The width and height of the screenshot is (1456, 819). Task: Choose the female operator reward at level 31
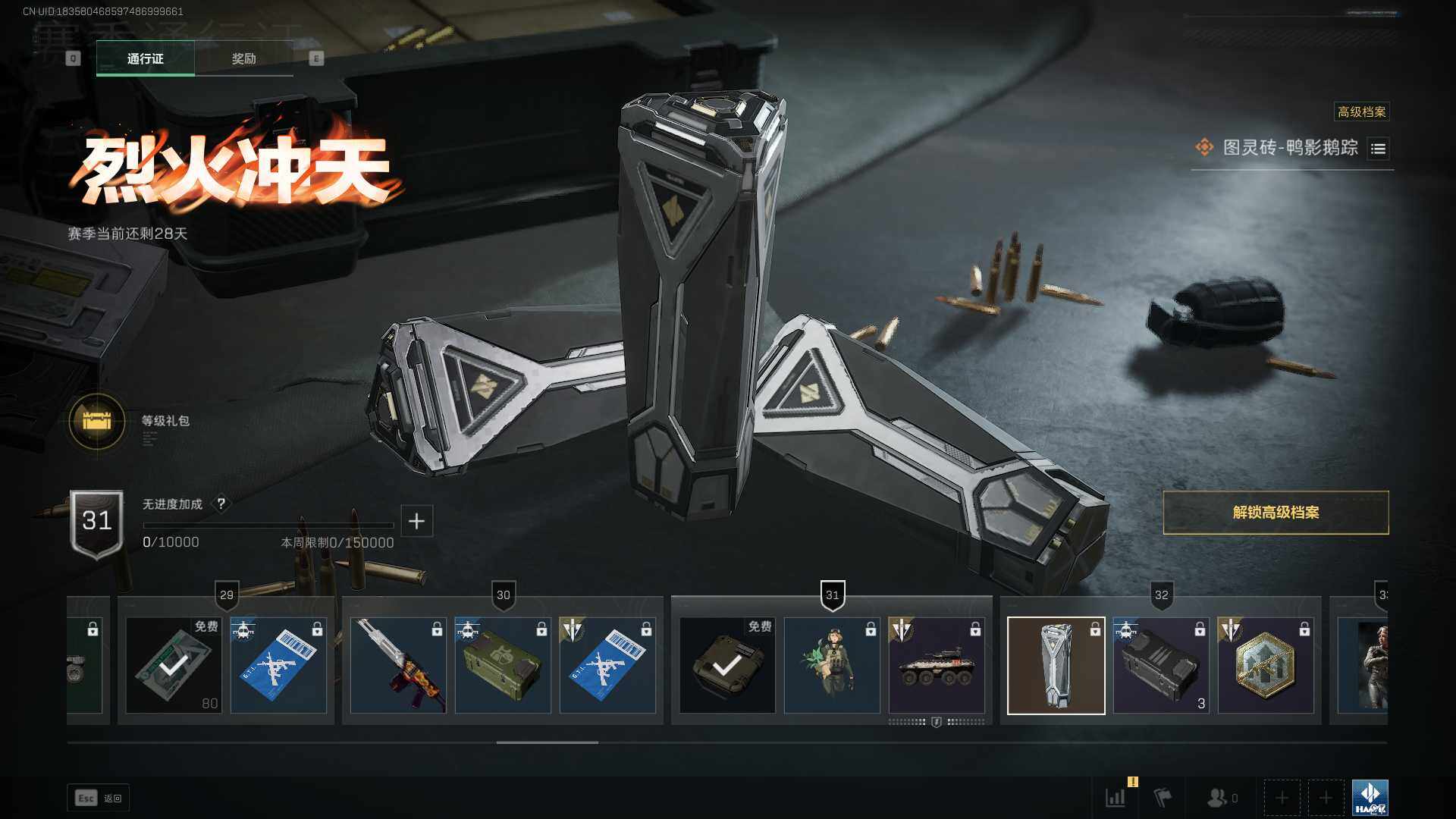pos(832,665)
